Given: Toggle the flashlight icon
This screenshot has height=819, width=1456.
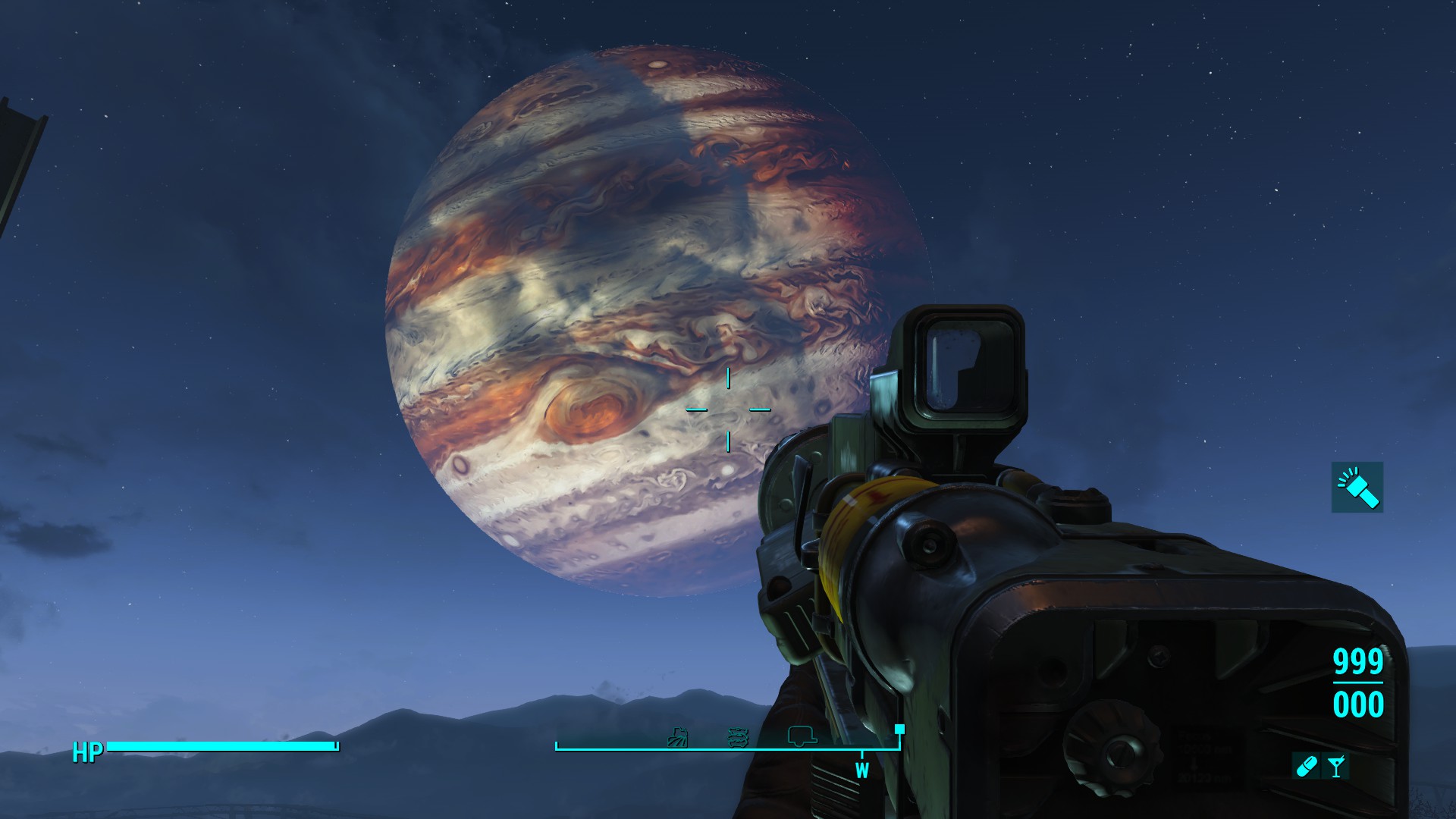Looking at the screenshot, I should (x=1357, y=487).
